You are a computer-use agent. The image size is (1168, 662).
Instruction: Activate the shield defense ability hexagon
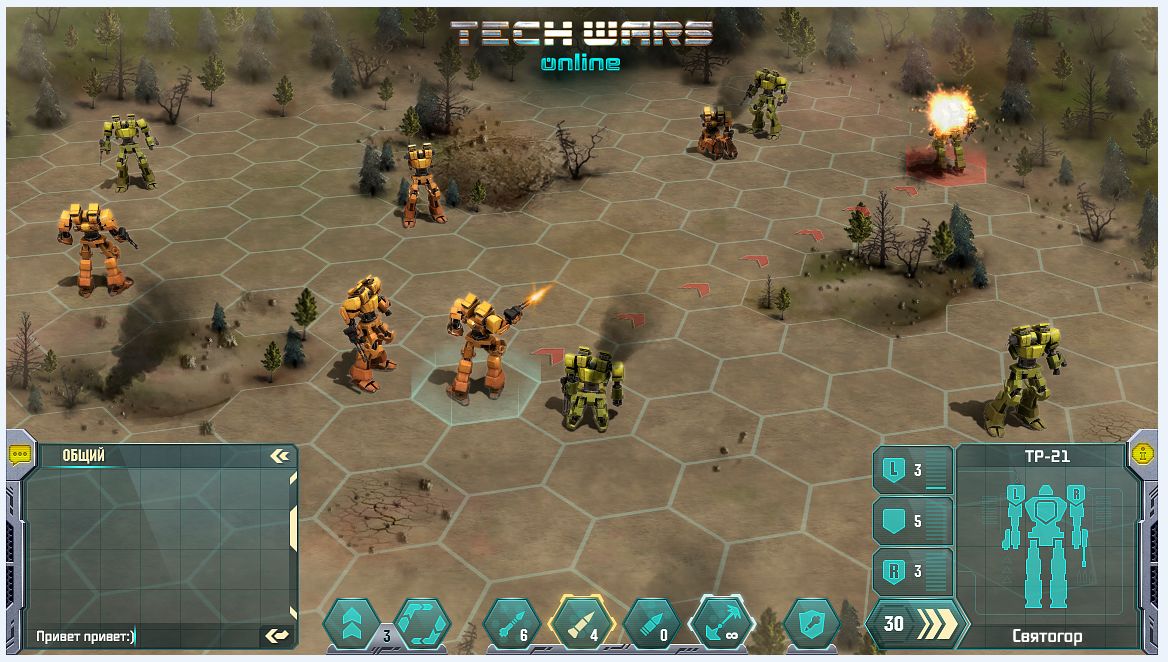pos(811,624)
